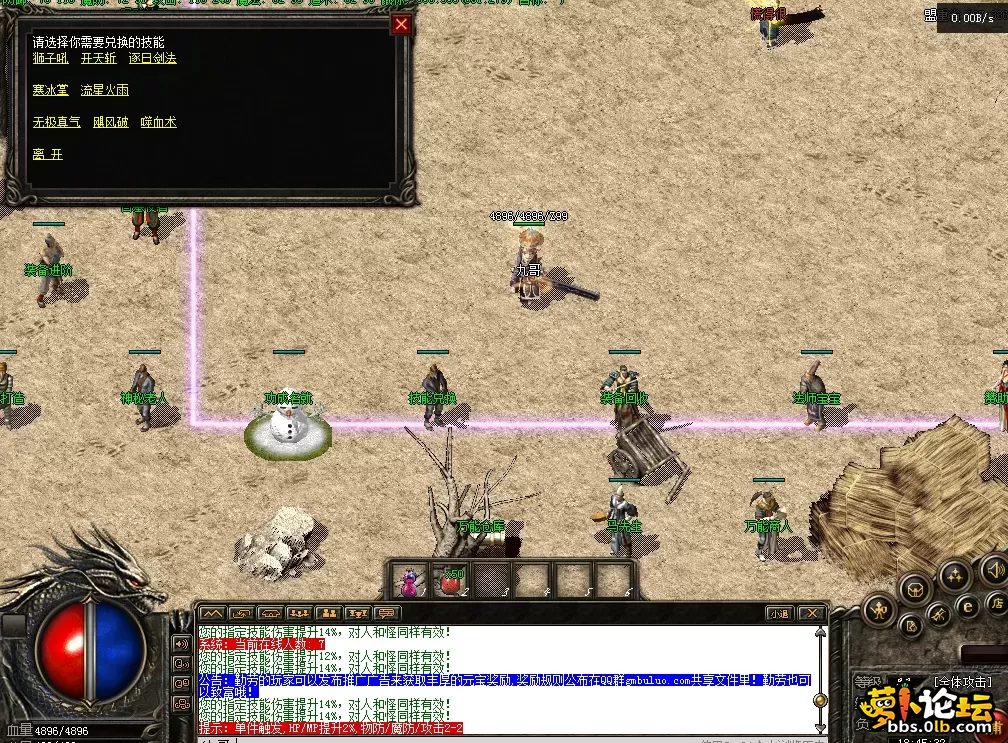Open the character panel round button
Screen dimensions: 1008x743
[x=880, y=608]
